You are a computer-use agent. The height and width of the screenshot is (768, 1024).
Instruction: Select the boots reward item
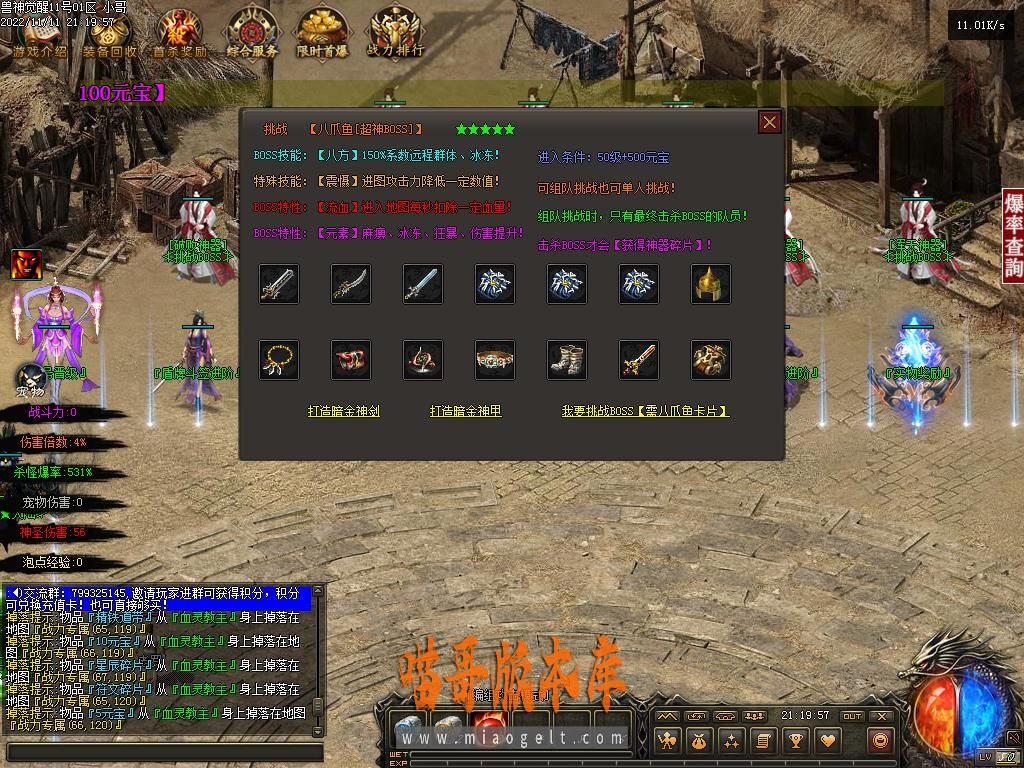(567, 360)
